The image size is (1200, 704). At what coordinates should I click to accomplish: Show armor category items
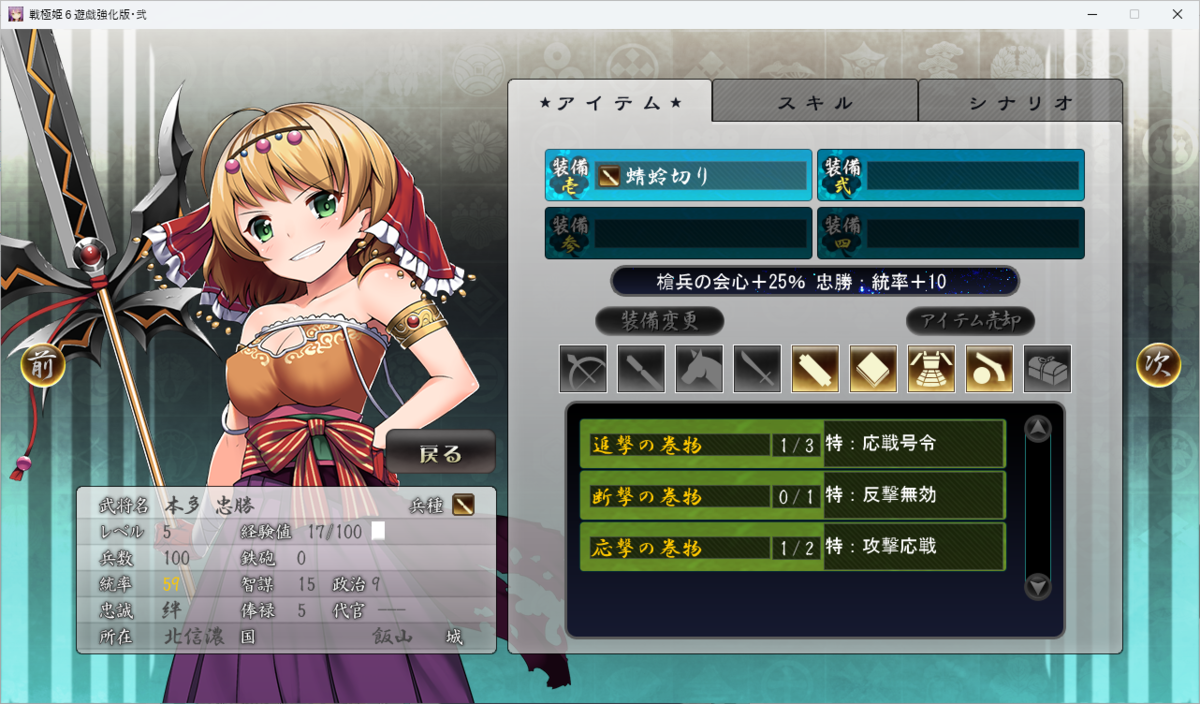click(931, 369)
